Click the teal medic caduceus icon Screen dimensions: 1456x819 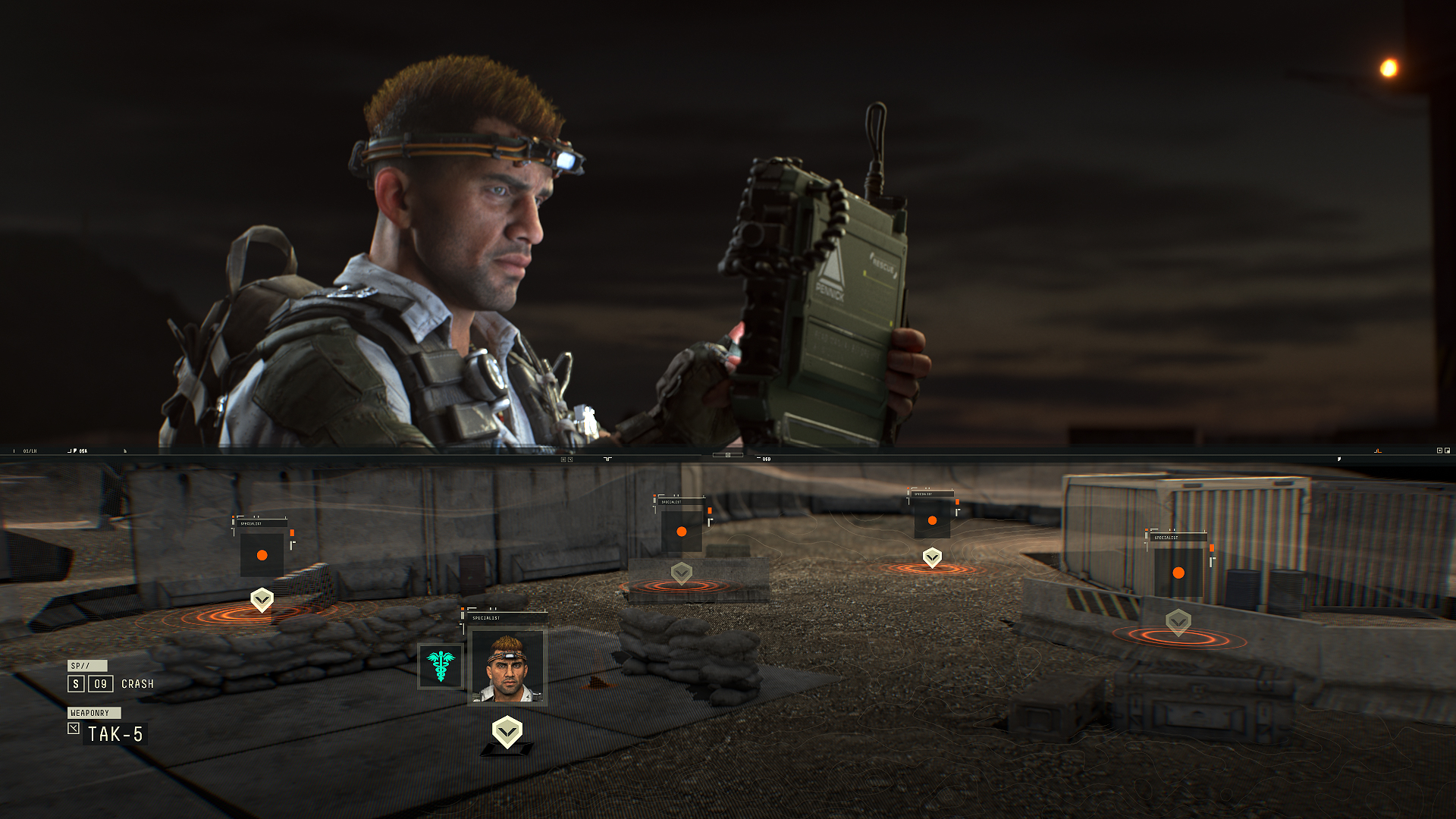(441, 665)
